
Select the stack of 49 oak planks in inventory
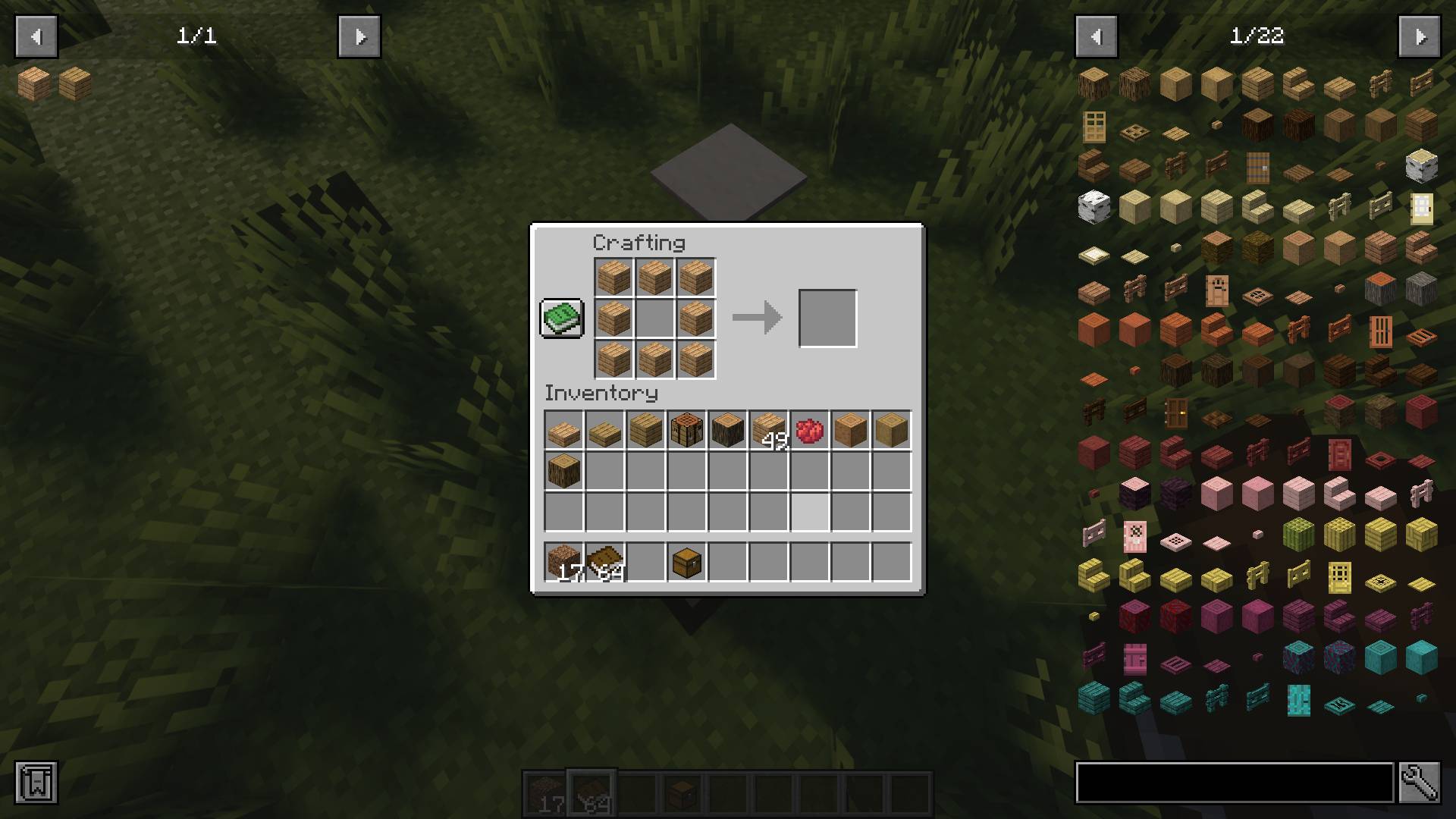768,430
